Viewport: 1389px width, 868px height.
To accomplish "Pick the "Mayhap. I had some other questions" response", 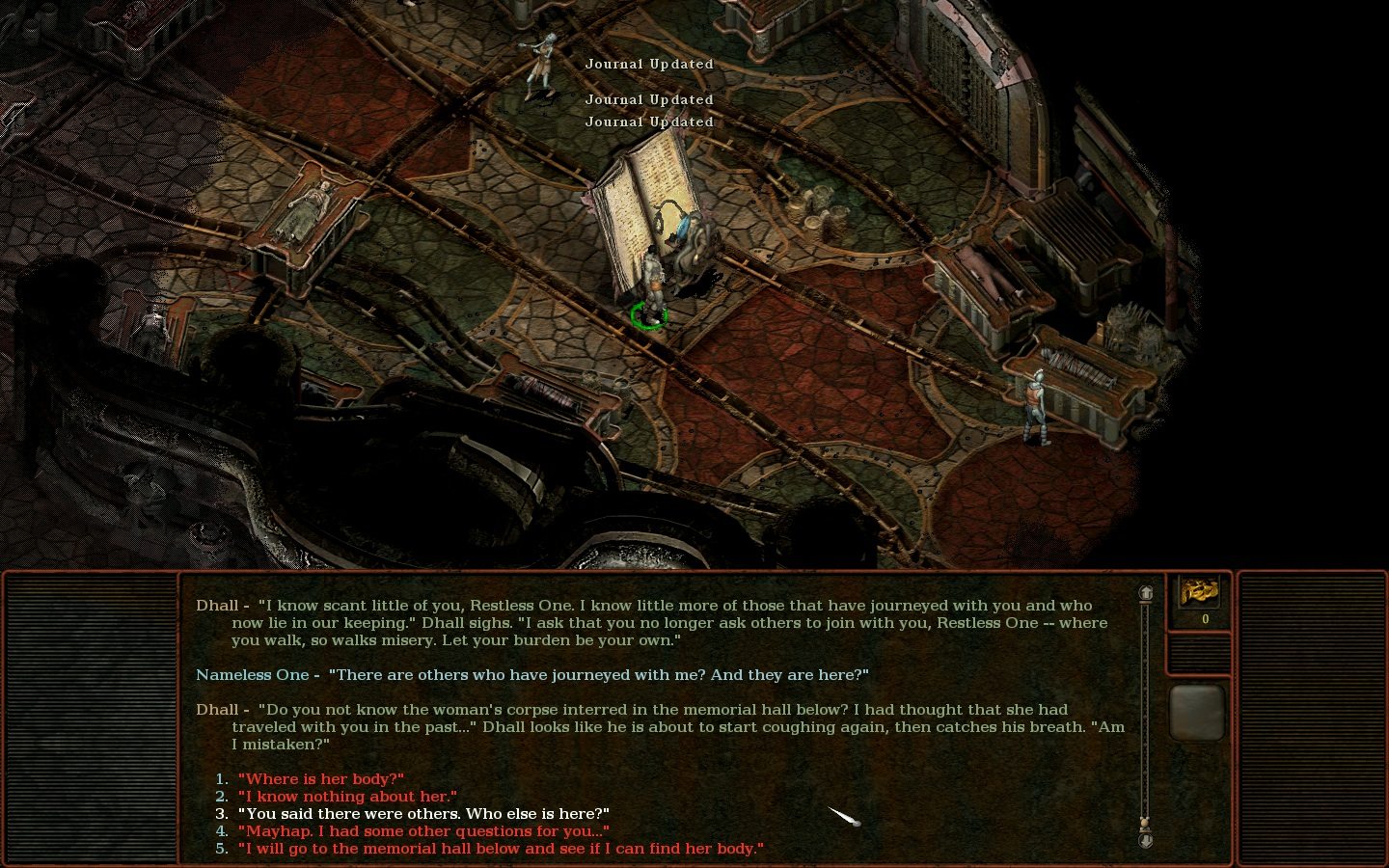I will [423, 831].
